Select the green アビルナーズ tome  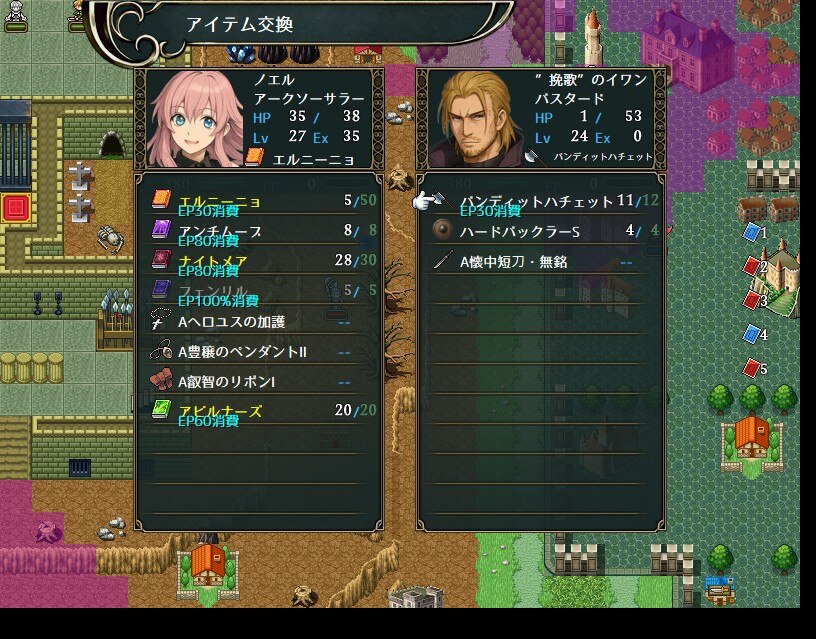click(258, 412)
